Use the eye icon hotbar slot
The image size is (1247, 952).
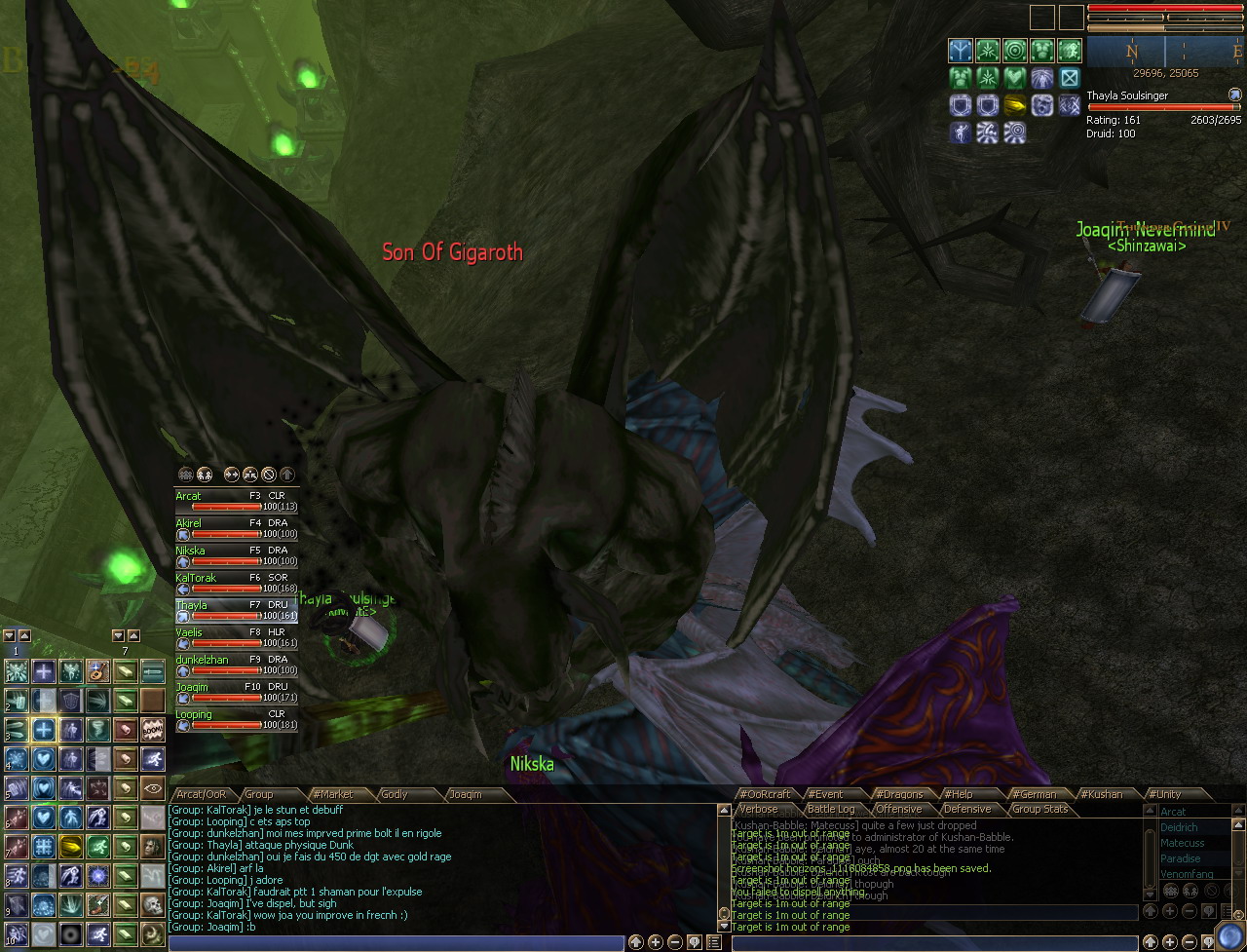coord(152,787)
